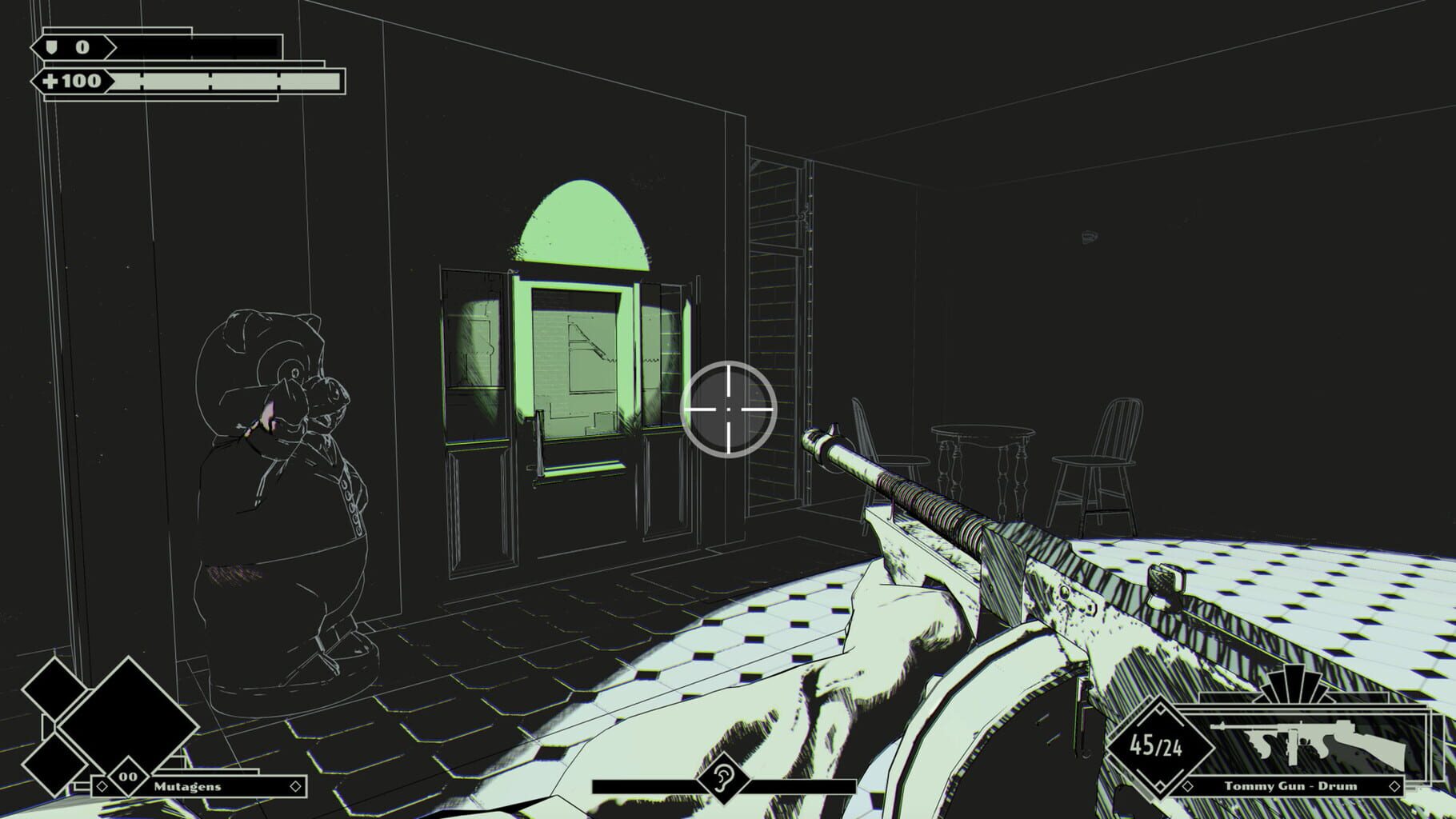This screenshot has height=819, width=1456.
Task: Select the Mutagens label bar
Action: click(188, 787)
